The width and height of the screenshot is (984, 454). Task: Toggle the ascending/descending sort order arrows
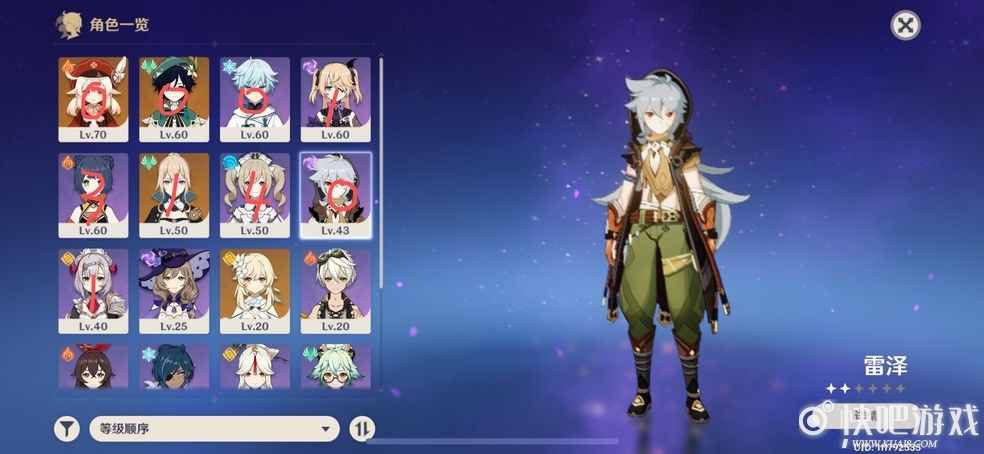tap(363, 429)
